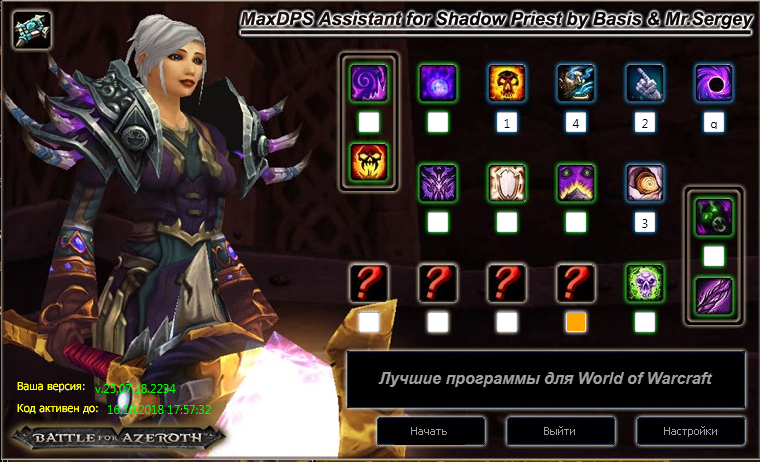Select the green-bordered purple skull icon

pyautogui.click(x=644, y=283)
